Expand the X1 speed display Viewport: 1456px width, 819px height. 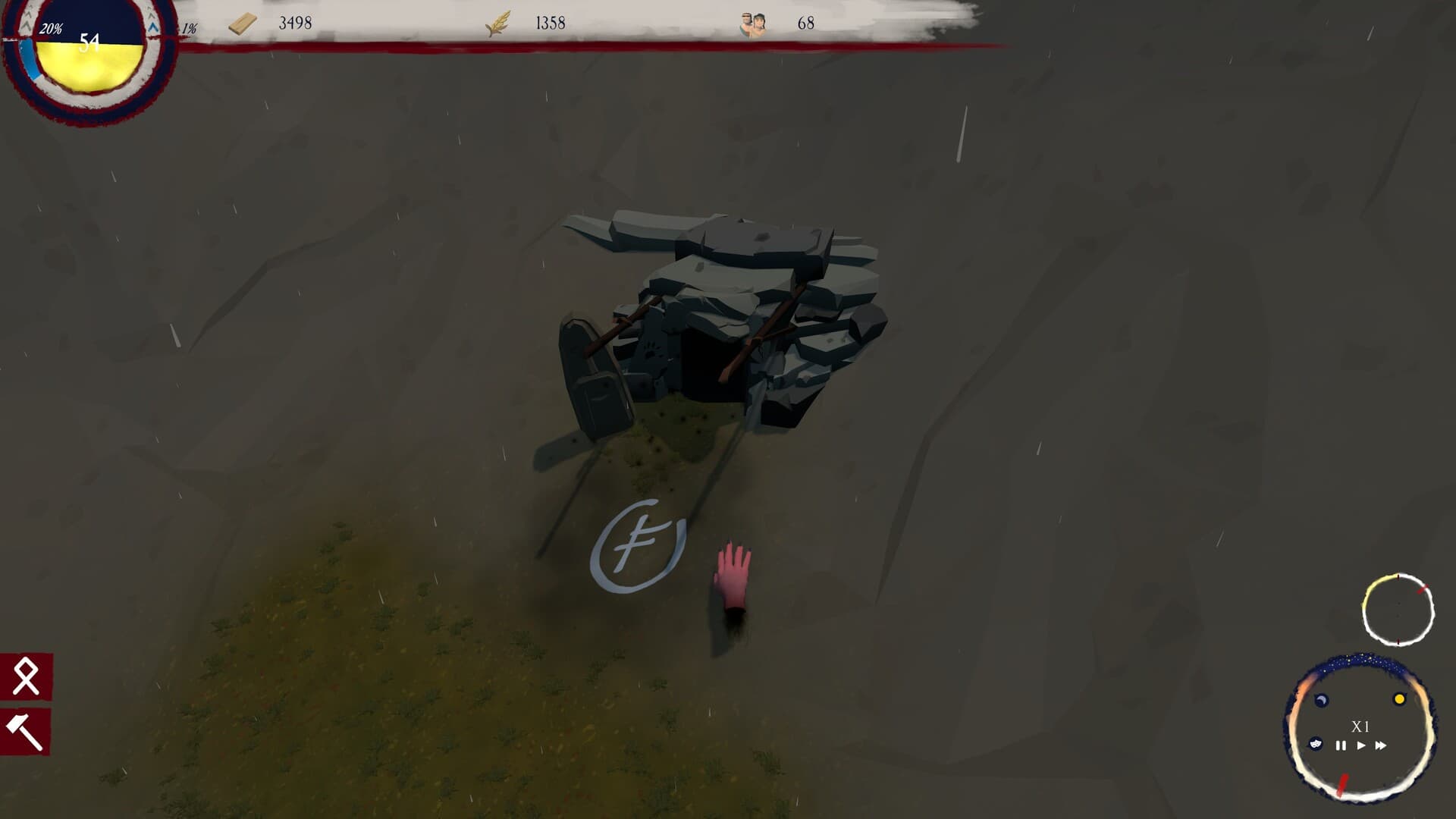(x=1360, y=726)
